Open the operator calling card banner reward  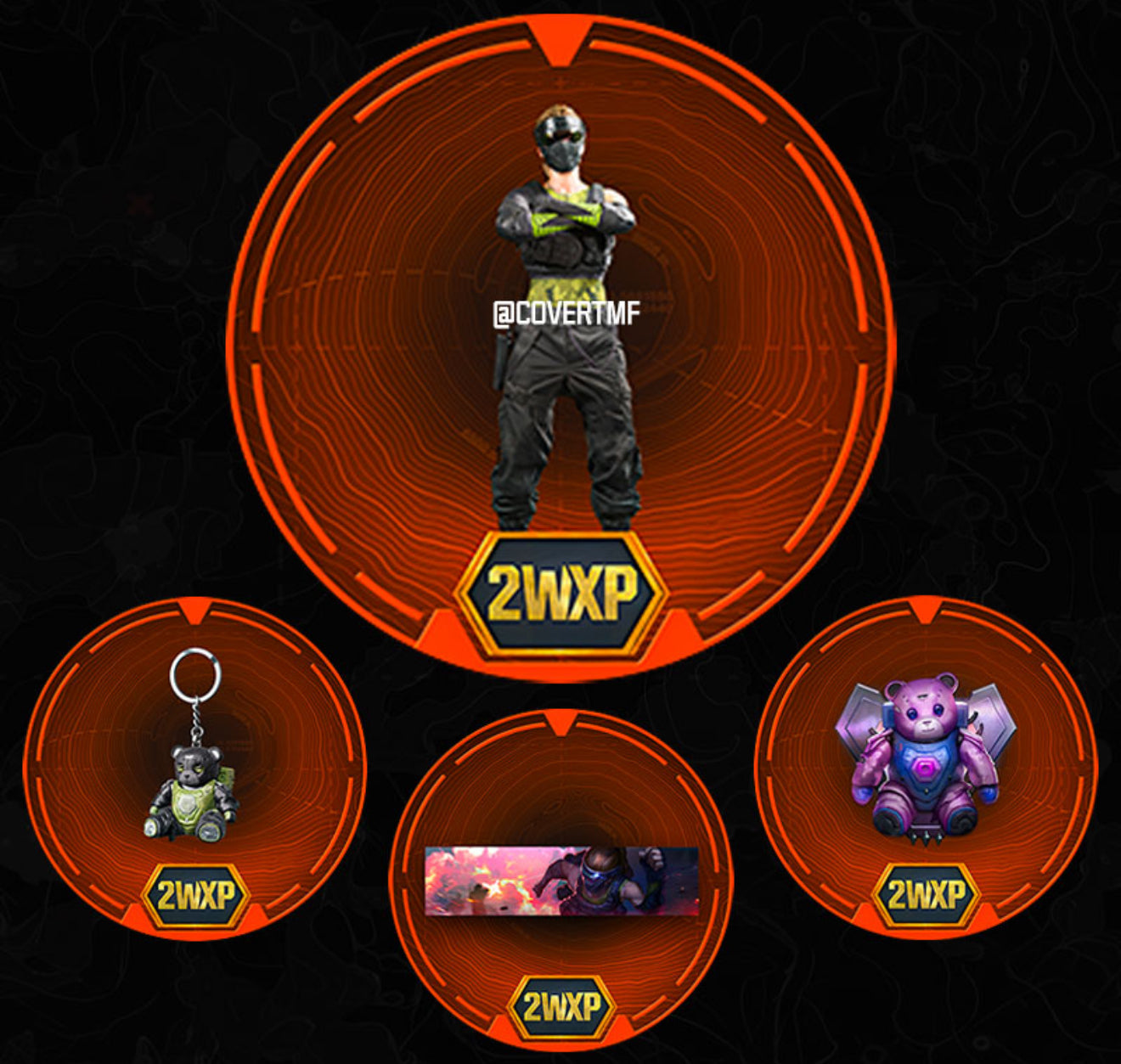pos(560,881)
